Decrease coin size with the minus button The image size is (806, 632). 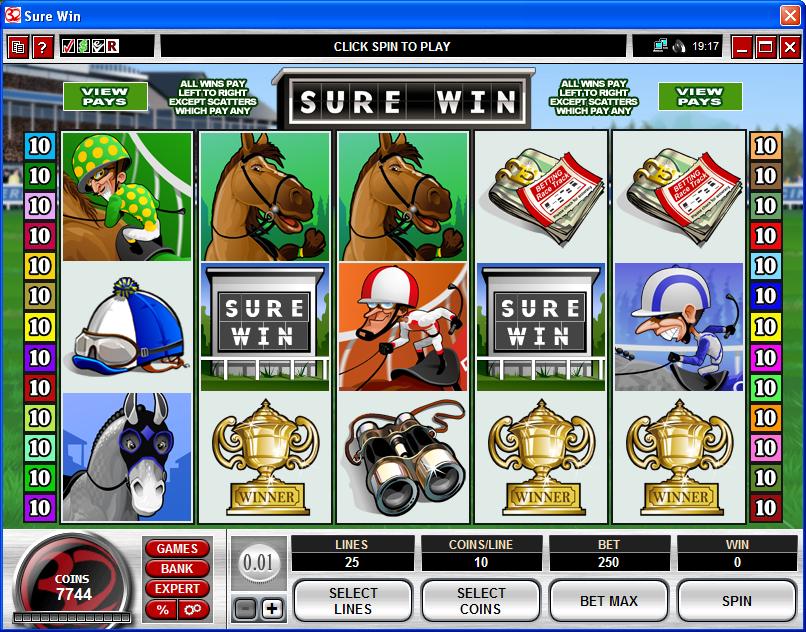tap(246, 608)
